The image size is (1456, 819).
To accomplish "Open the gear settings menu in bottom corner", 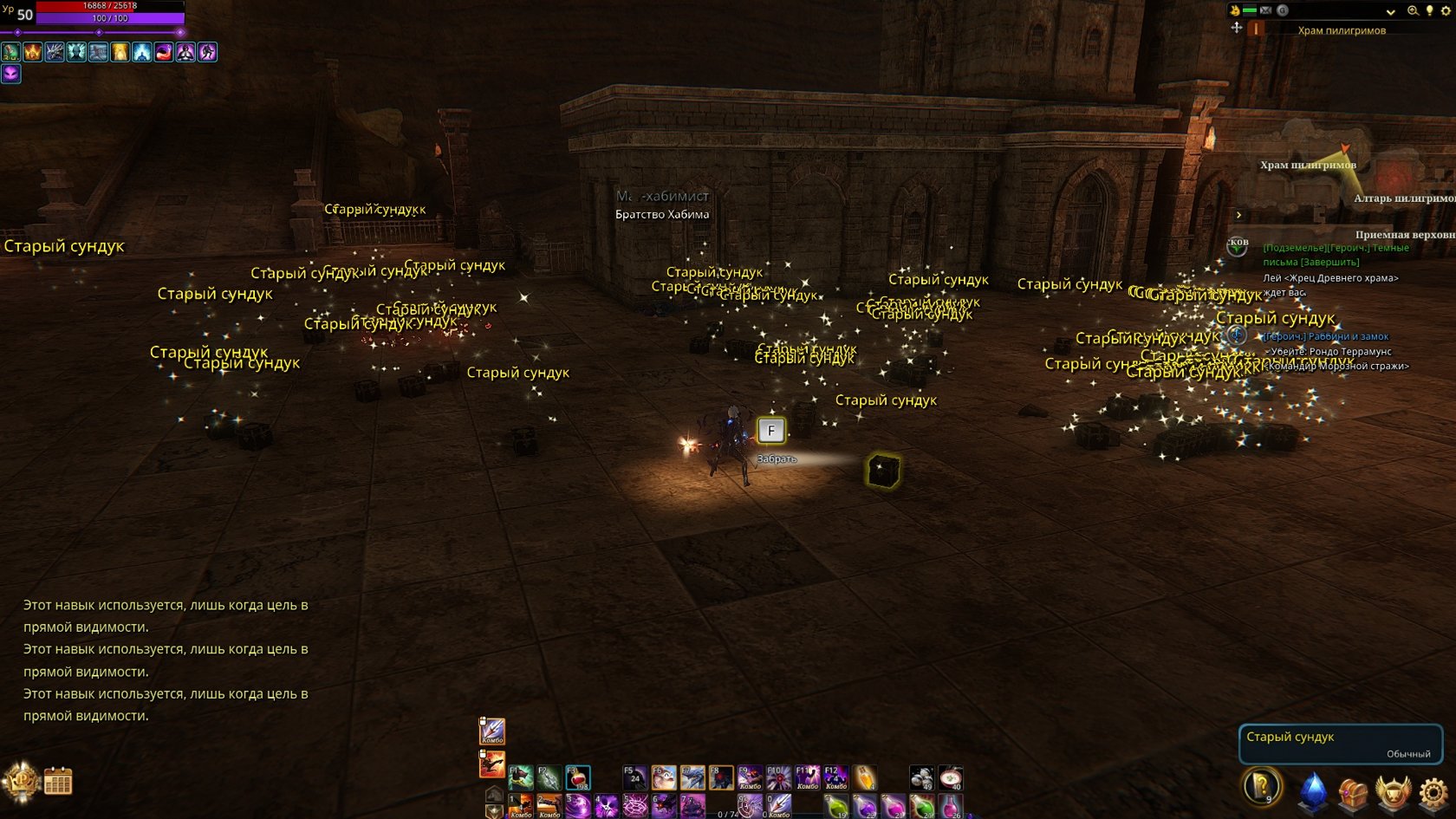I will tap(1433, 791).
